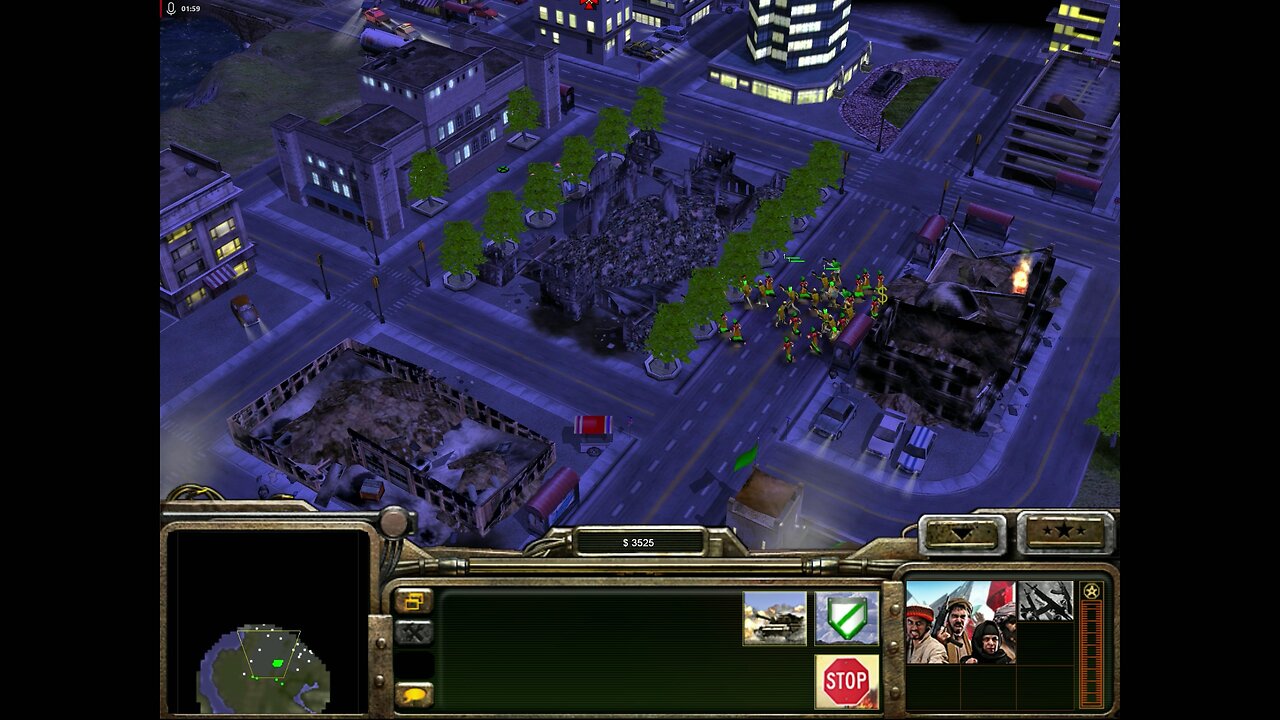Click the crossed AK-47 weapons icon
Screen dimensions: 1280x720
click(1046, 600)
